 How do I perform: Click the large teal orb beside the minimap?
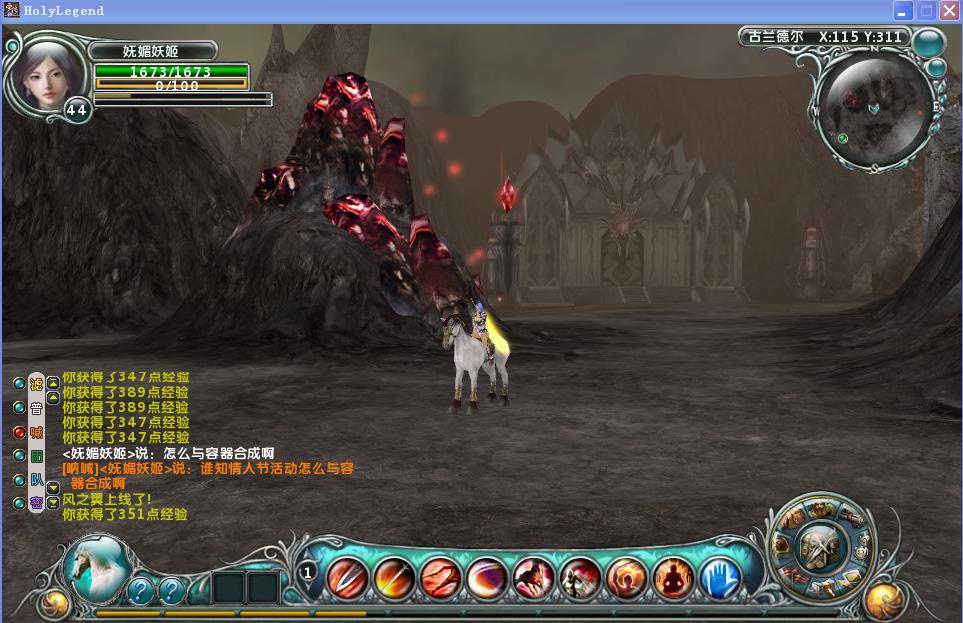(928, 42)
